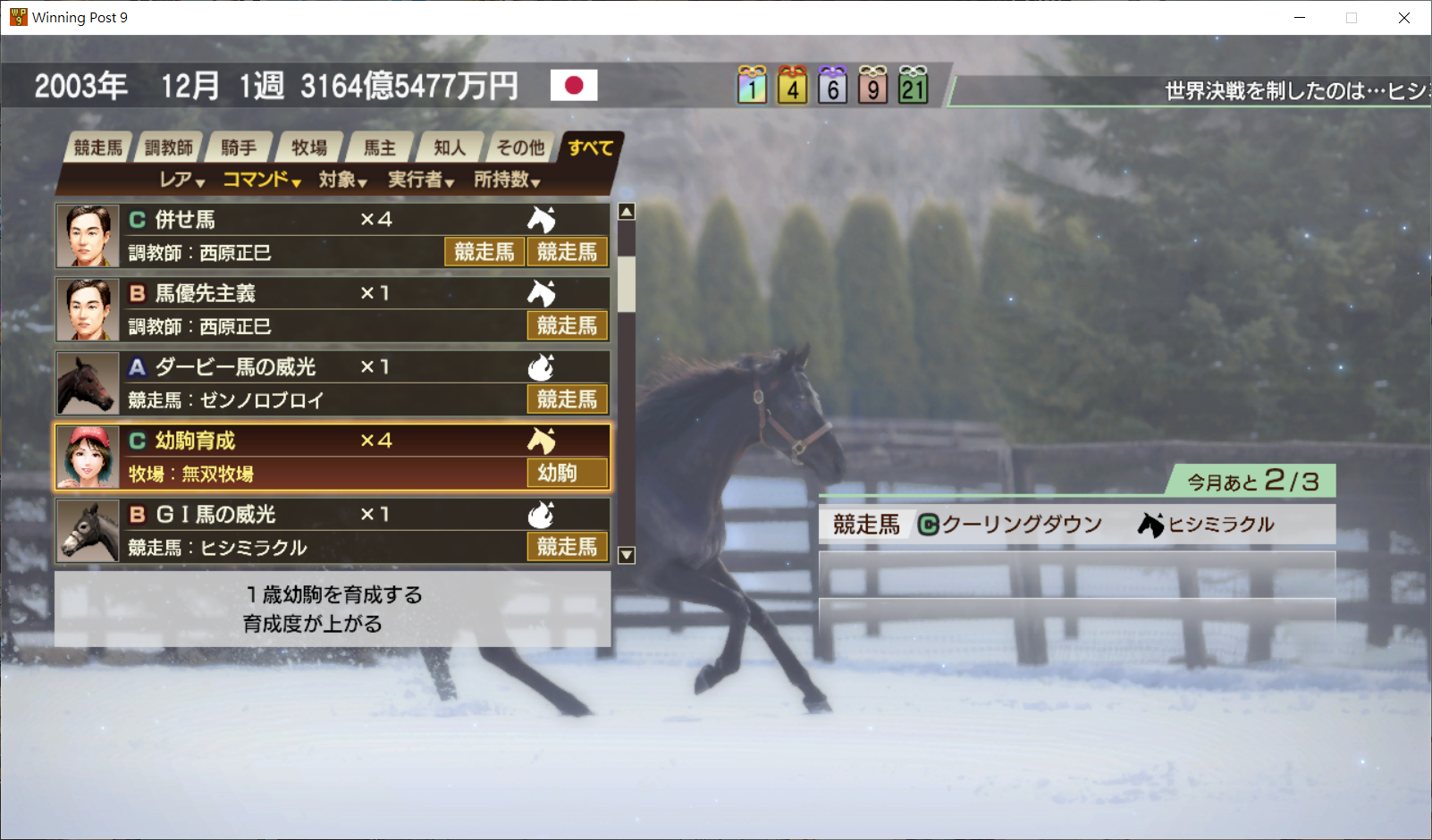Image resolution: width=1432 pixels, height=840 pixels.
Task: Click the white horse head icon on 併せ馬 row
Action: [x=542, y=220]
